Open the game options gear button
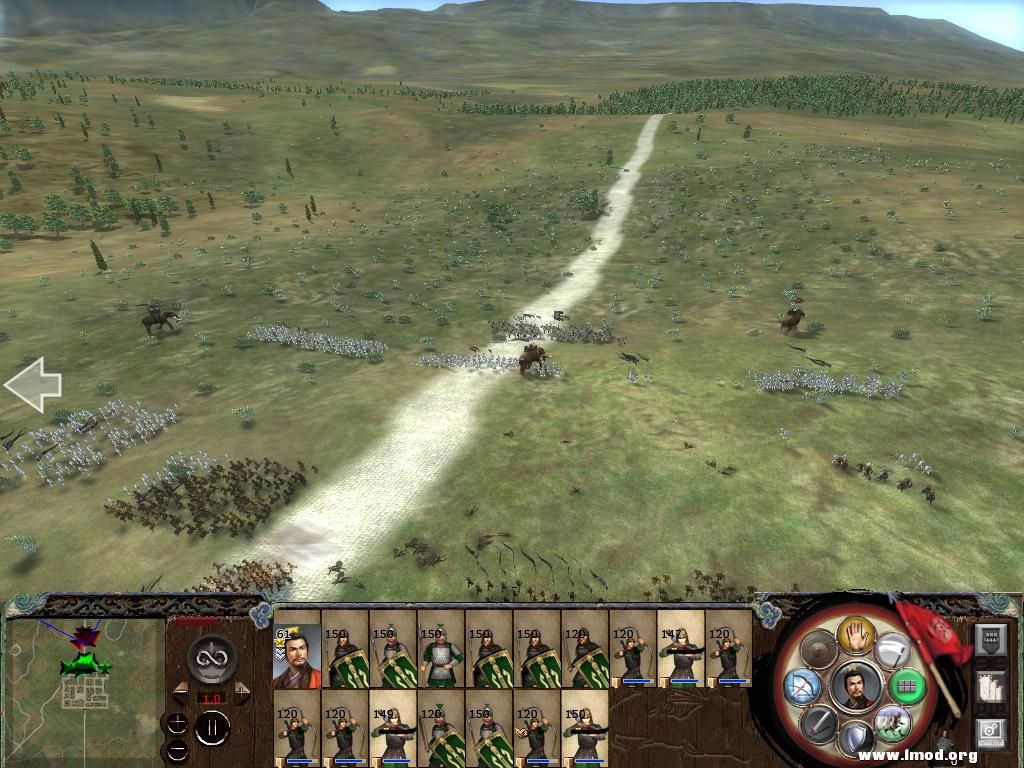This screenshot has width=1024, height=768. point(989,733)
